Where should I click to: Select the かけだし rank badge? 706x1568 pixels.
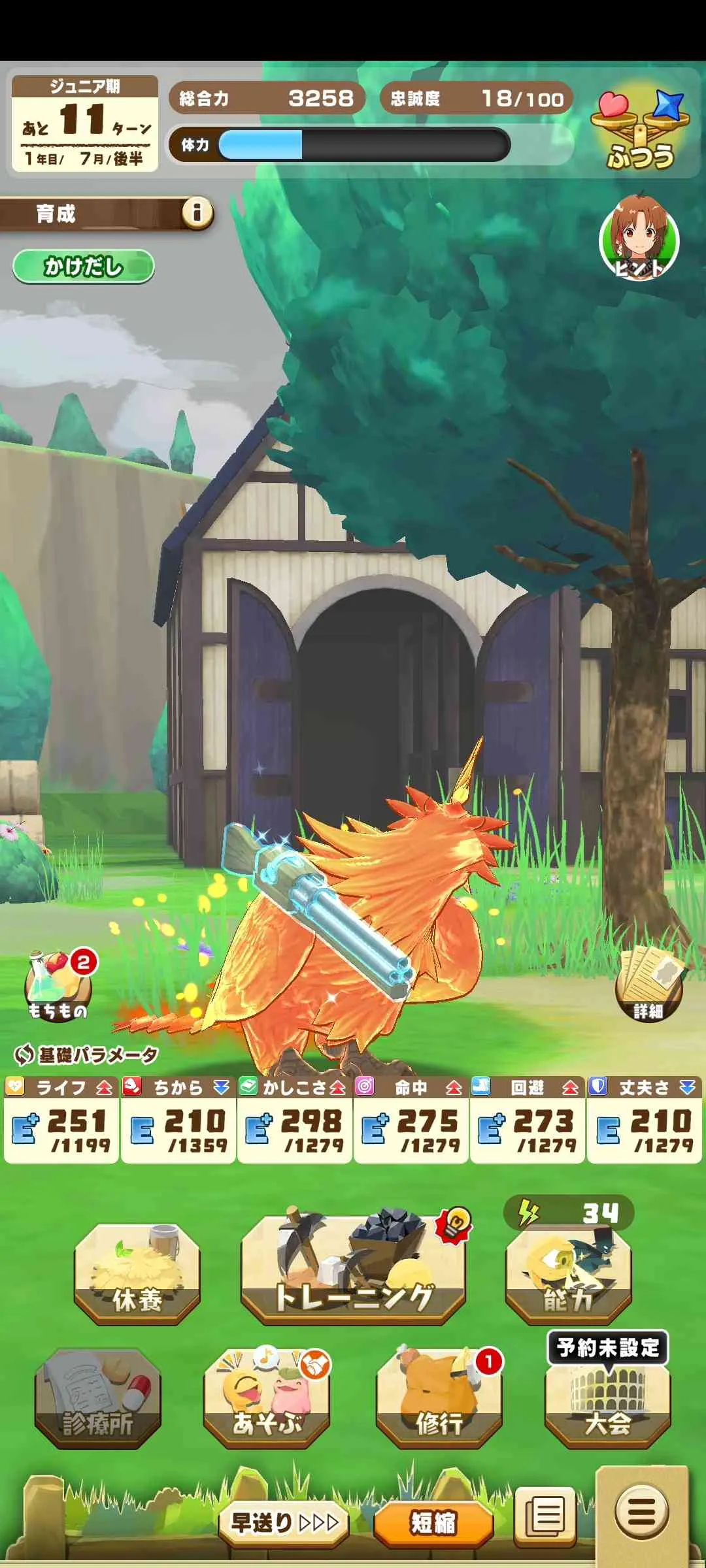pos(83,267)
